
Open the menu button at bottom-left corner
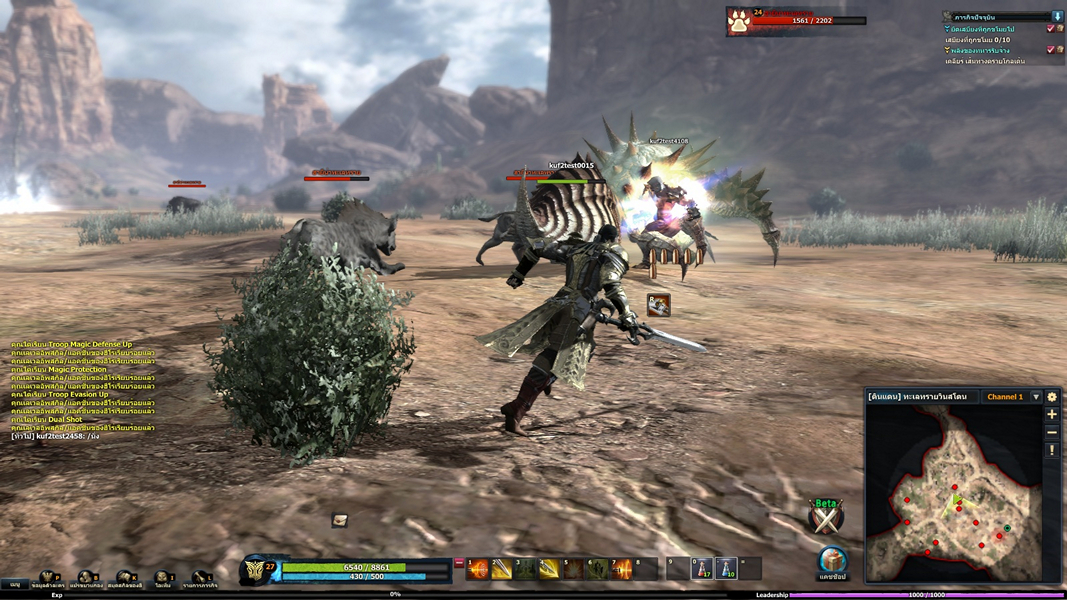pyautogui.click(x=15, y=584)
